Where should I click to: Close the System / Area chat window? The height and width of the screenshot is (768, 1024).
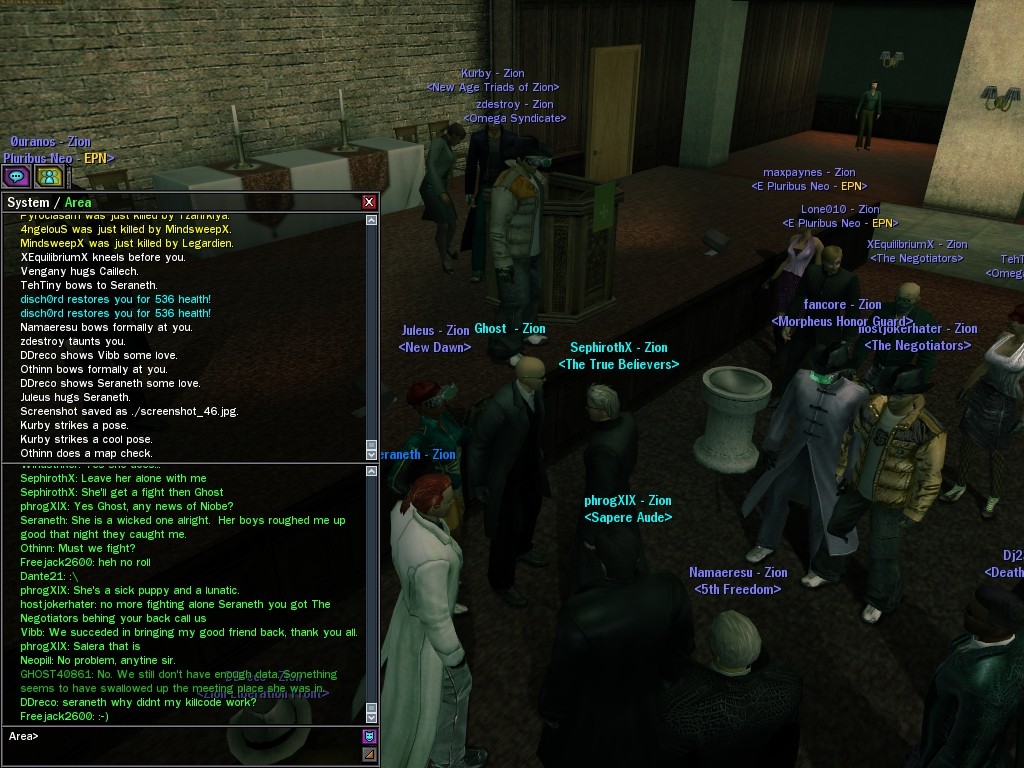[369, 202]
